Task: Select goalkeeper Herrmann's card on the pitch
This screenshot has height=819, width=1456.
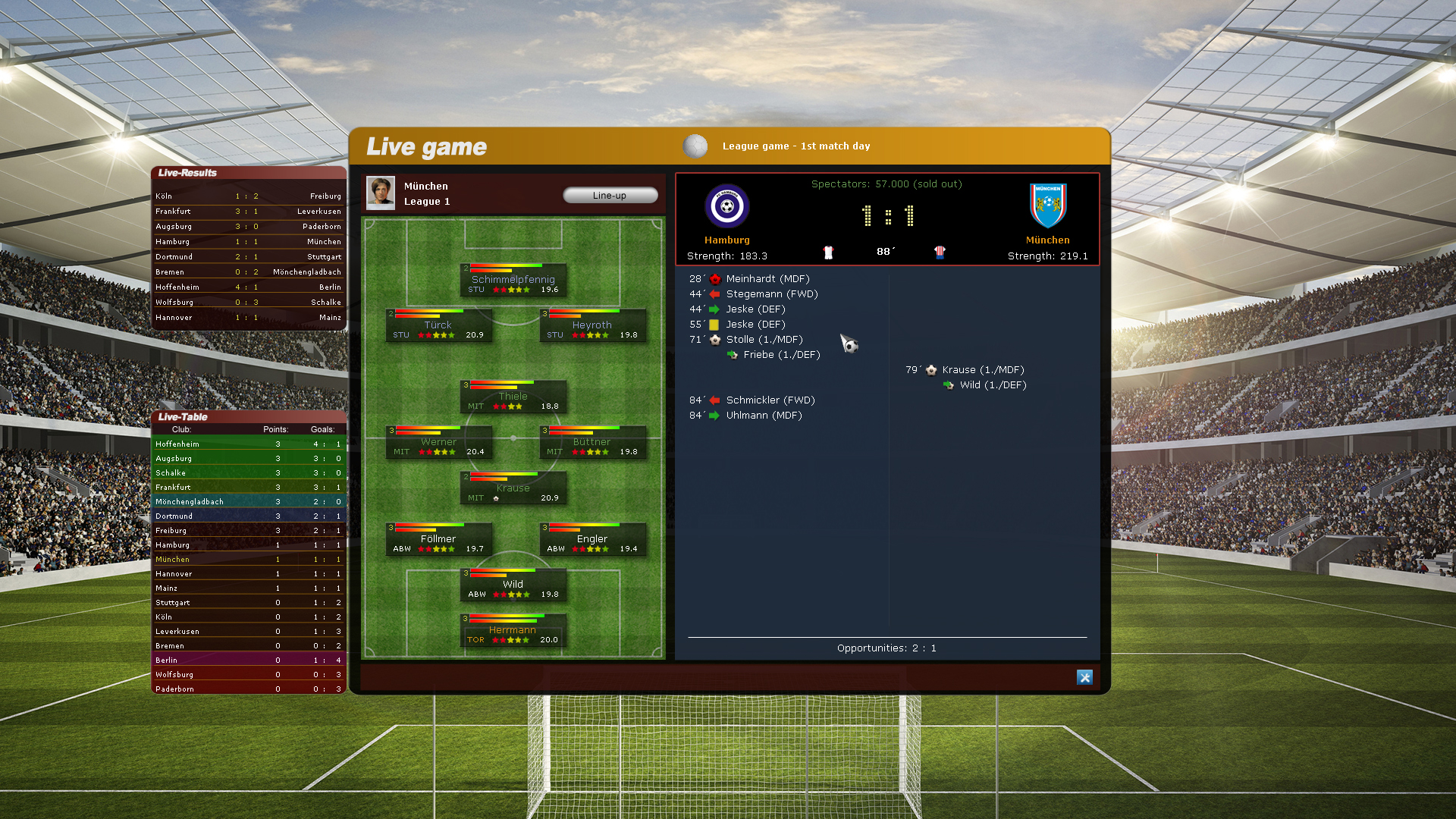Action: [x=513, y=630]
